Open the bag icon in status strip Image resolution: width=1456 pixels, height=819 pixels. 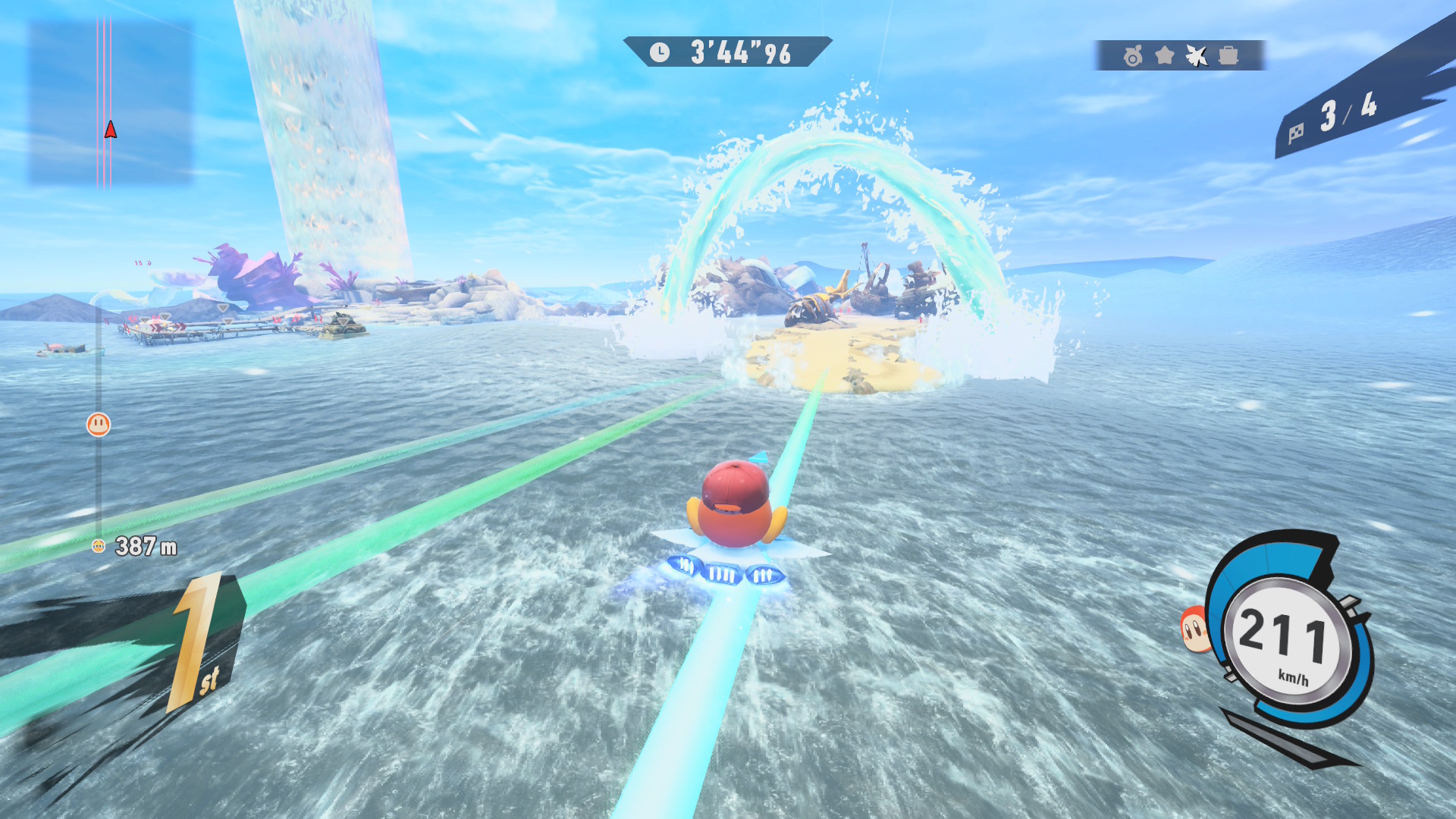click(x=1228, y=55)
